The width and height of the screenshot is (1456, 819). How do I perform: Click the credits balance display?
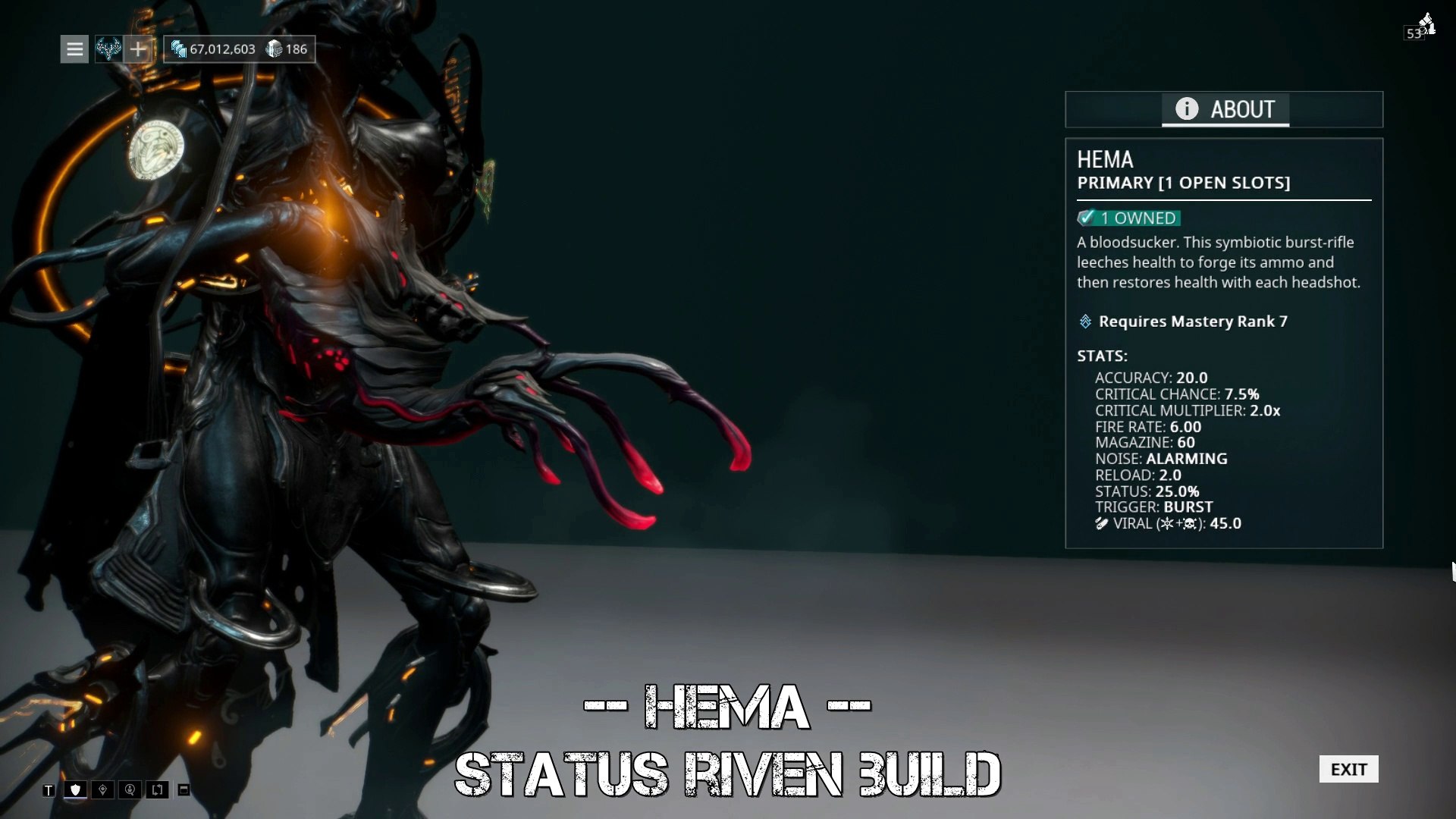(x=214, y=49)
